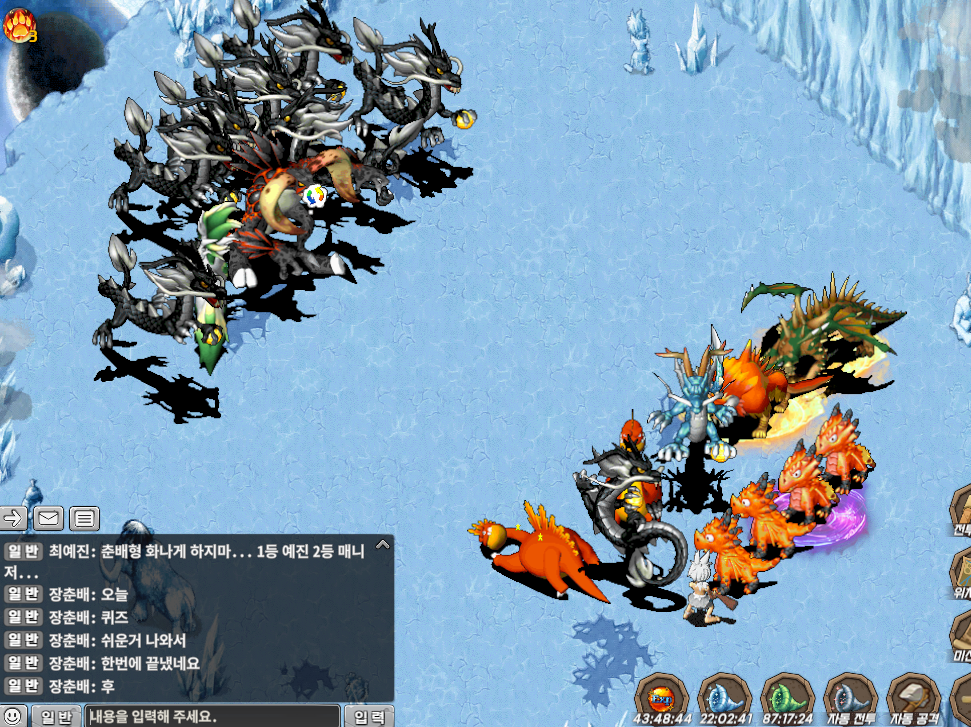Focus the chat message input field
Screen dimensions: 971x727
coord(212,716)
